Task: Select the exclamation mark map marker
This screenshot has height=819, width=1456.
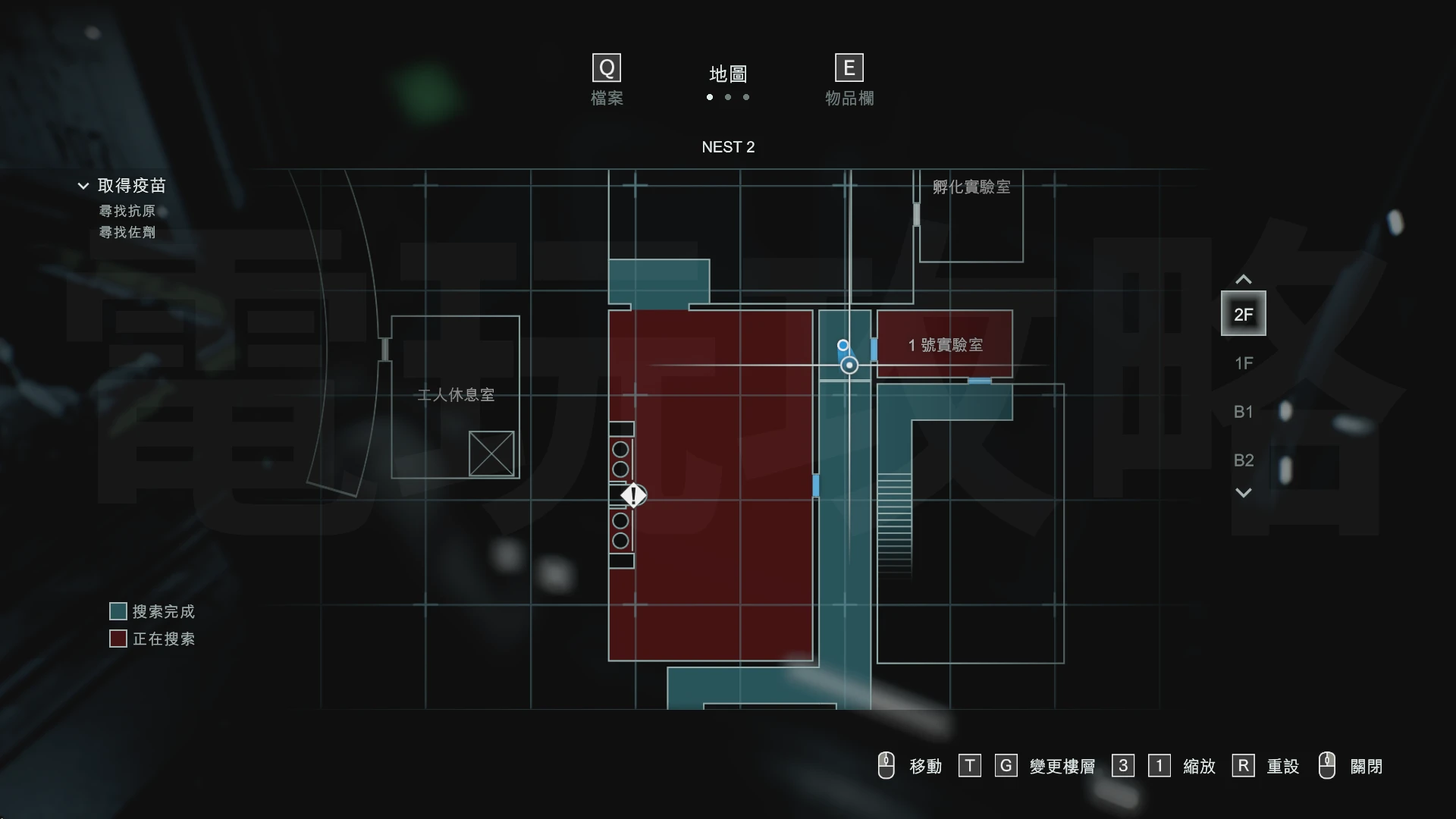Action: point(633,496)
